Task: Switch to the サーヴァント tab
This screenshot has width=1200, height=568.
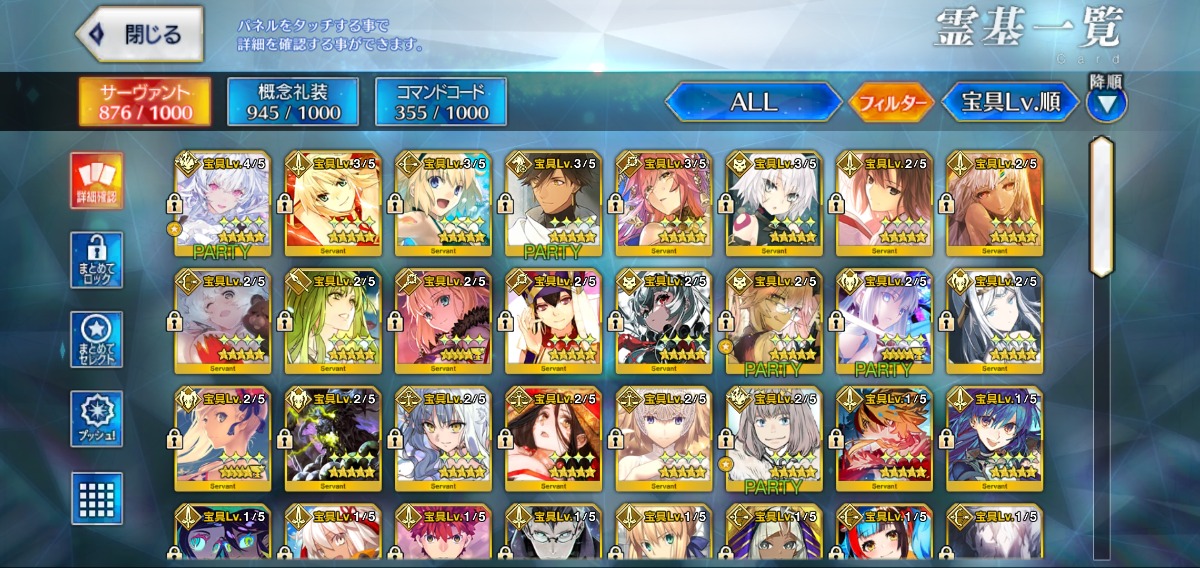Action: tap(146, 101)
